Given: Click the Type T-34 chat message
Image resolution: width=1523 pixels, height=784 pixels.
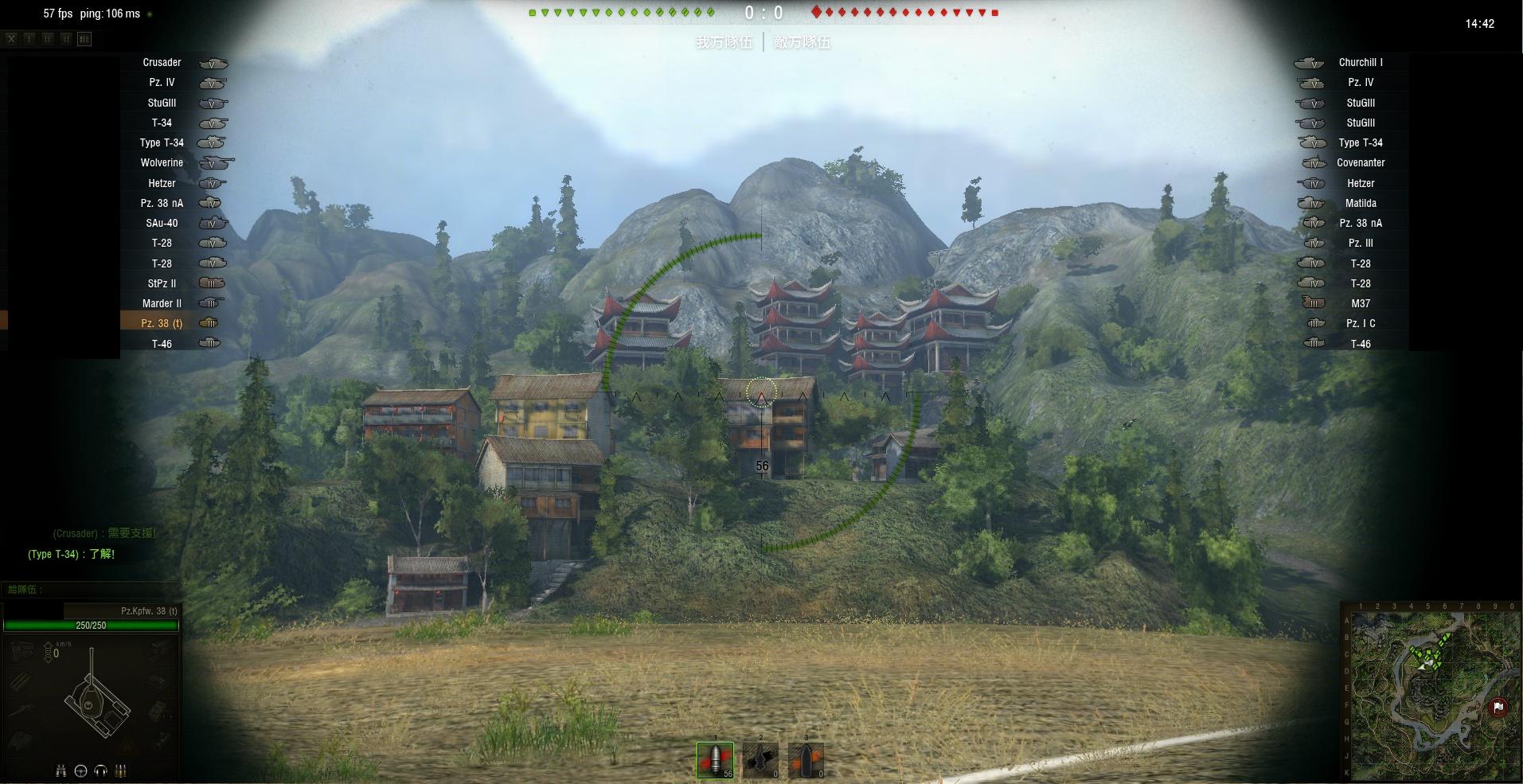Looking at the screenshot, I should (x=72, y=554).
